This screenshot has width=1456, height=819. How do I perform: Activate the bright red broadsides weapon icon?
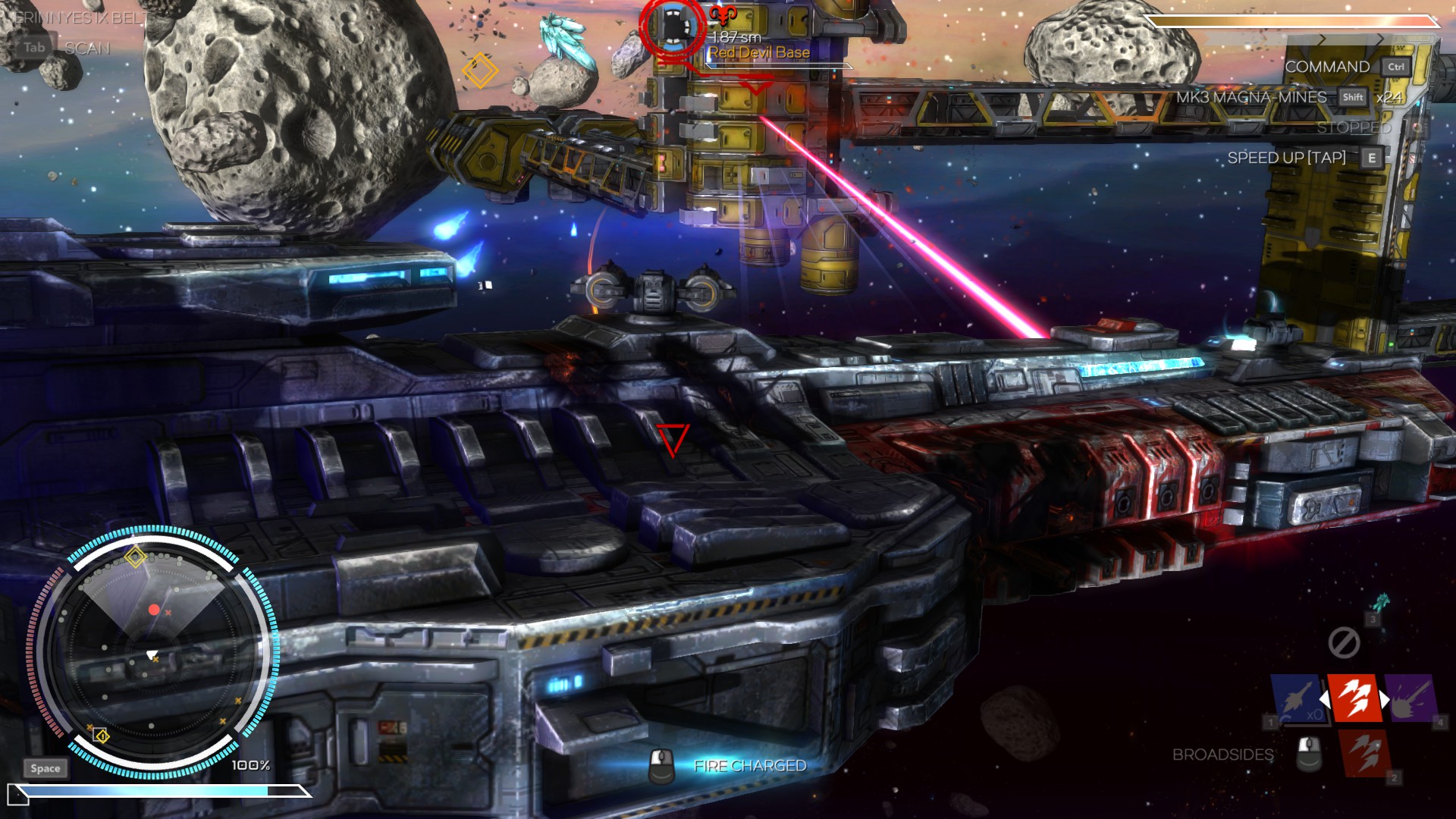click(x=1354, y=698)
